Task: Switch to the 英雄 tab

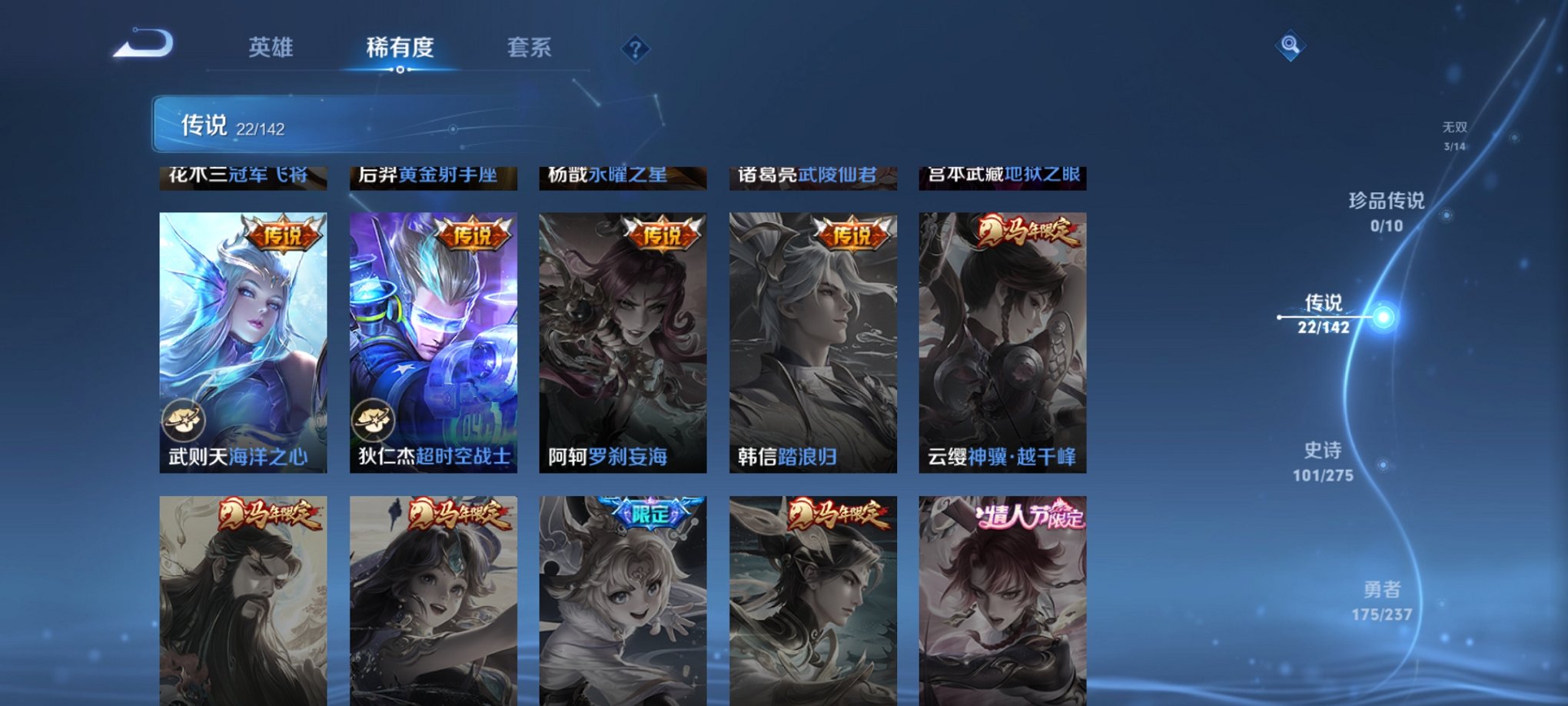Action: tap(272, 48)
